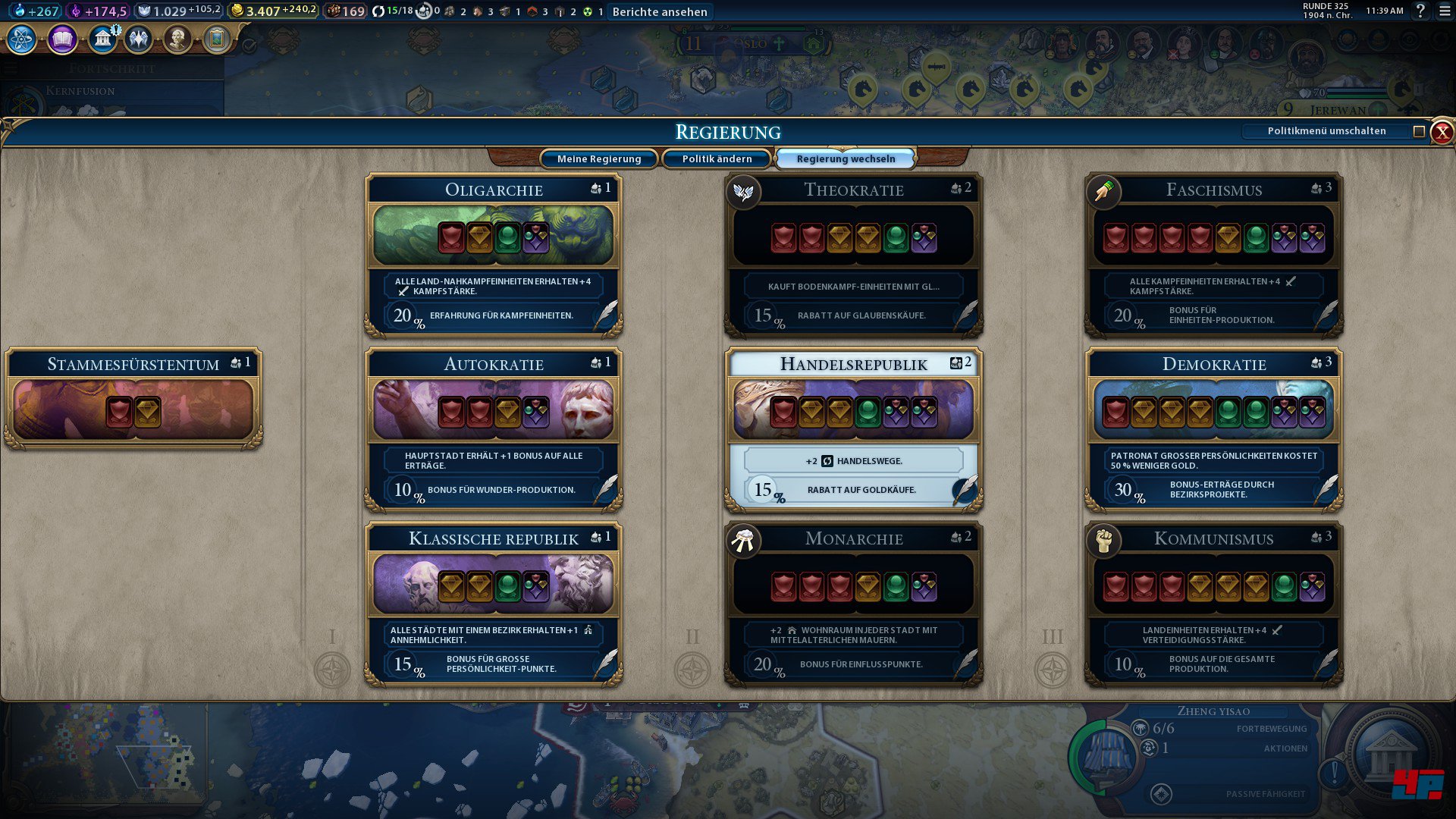Choose the Stammesfürstentum government card
1456x819 pixels.
click(x=133, y=398)
